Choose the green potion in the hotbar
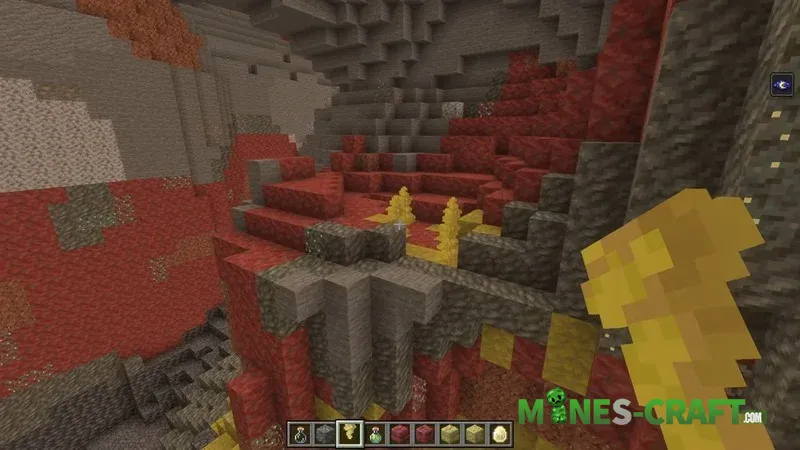Viewport: 800px width, 450px height. pos(376,433)
